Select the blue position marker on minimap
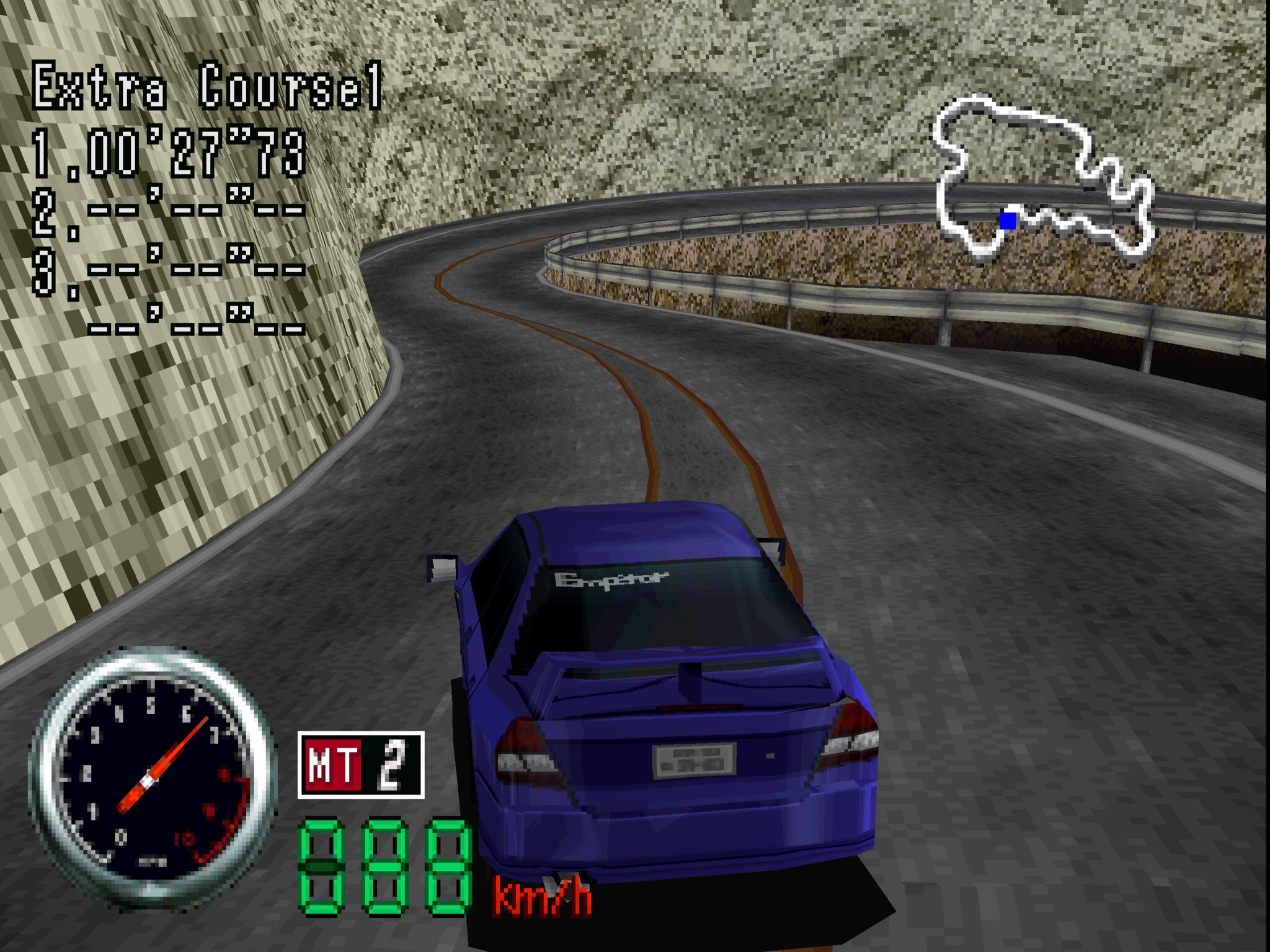Viewport: 1270px width, 952px height. coord(1008,220)
